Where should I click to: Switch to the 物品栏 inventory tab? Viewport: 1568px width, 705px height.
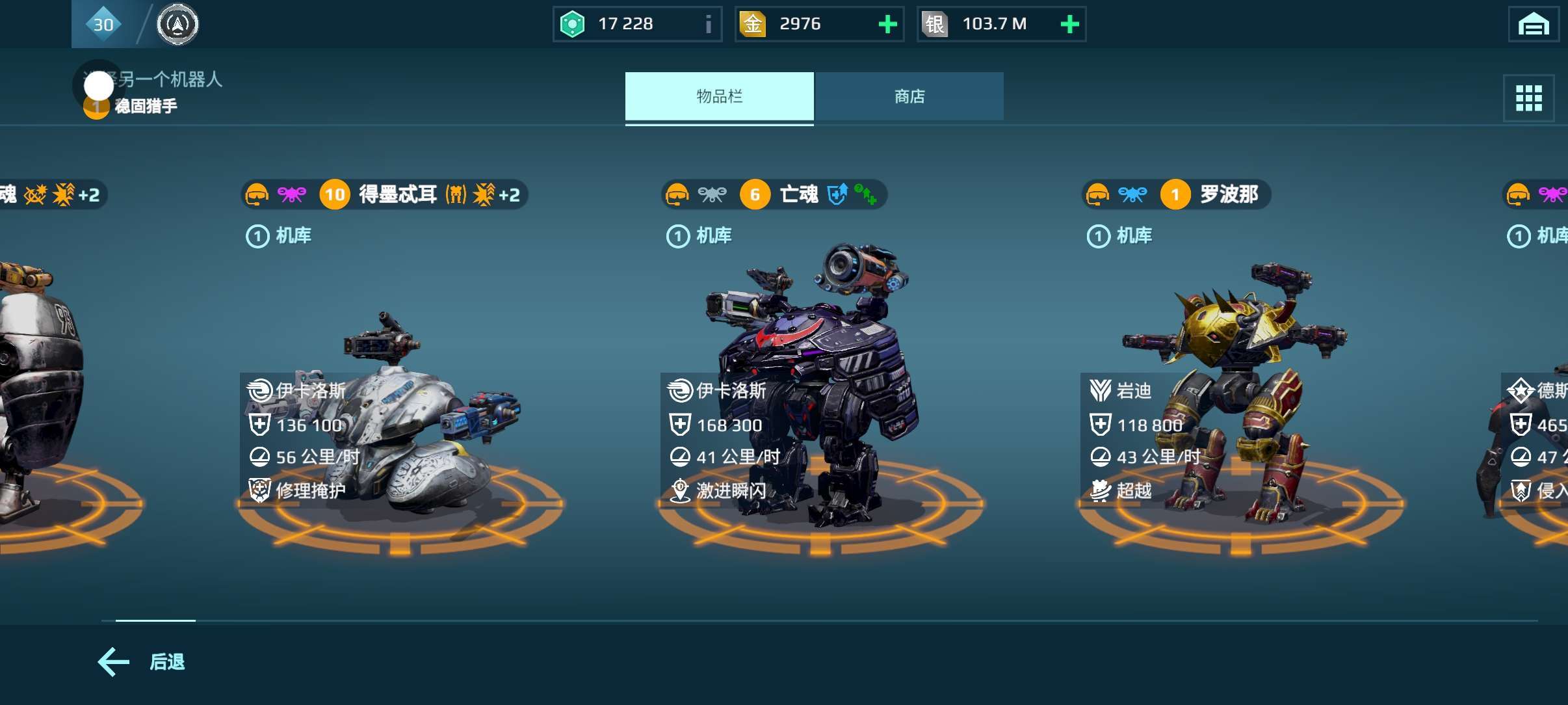(x=719, y=96)
